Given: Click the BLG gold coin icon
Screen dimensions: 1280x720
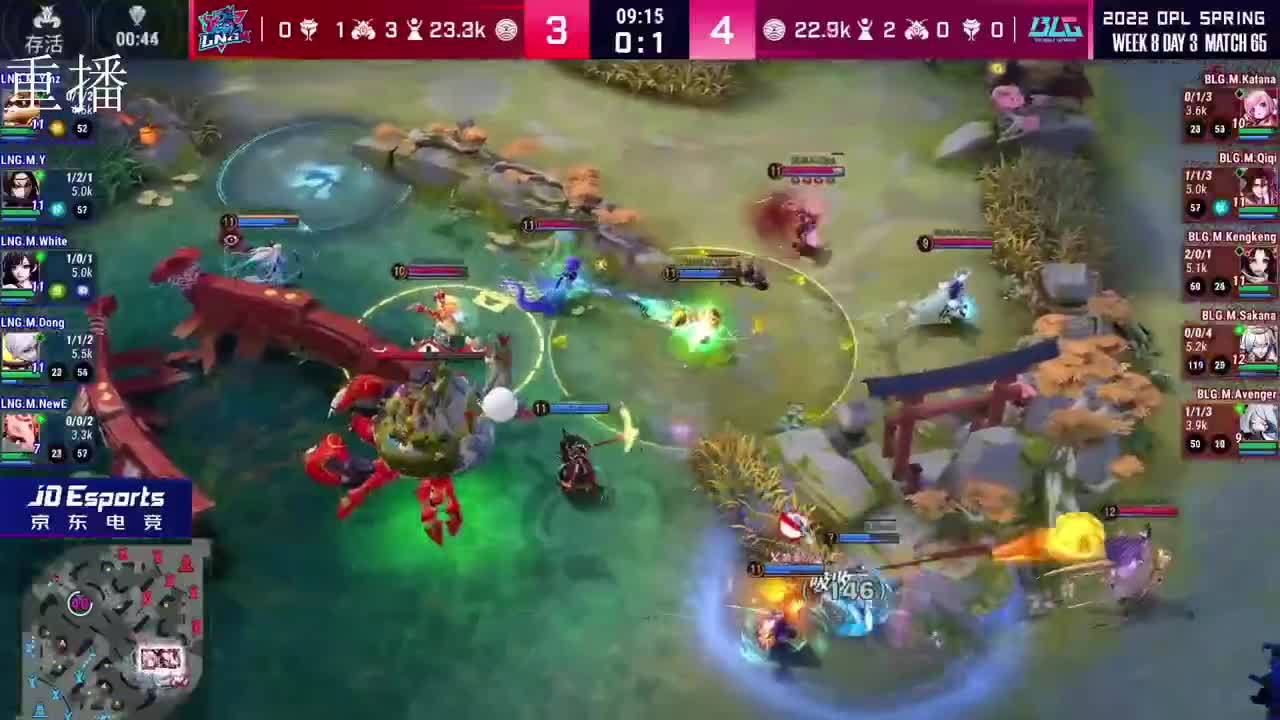Looking at the screenshot, I should click(x=773, y=28).
